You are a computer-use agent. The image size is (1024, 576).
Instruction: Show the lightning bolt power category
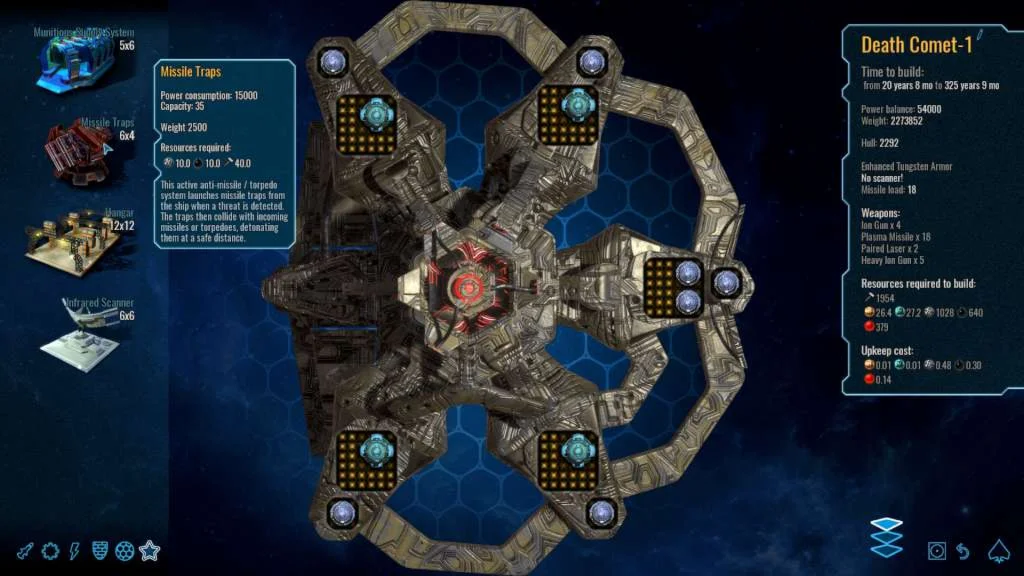click(x=75, y=551)
